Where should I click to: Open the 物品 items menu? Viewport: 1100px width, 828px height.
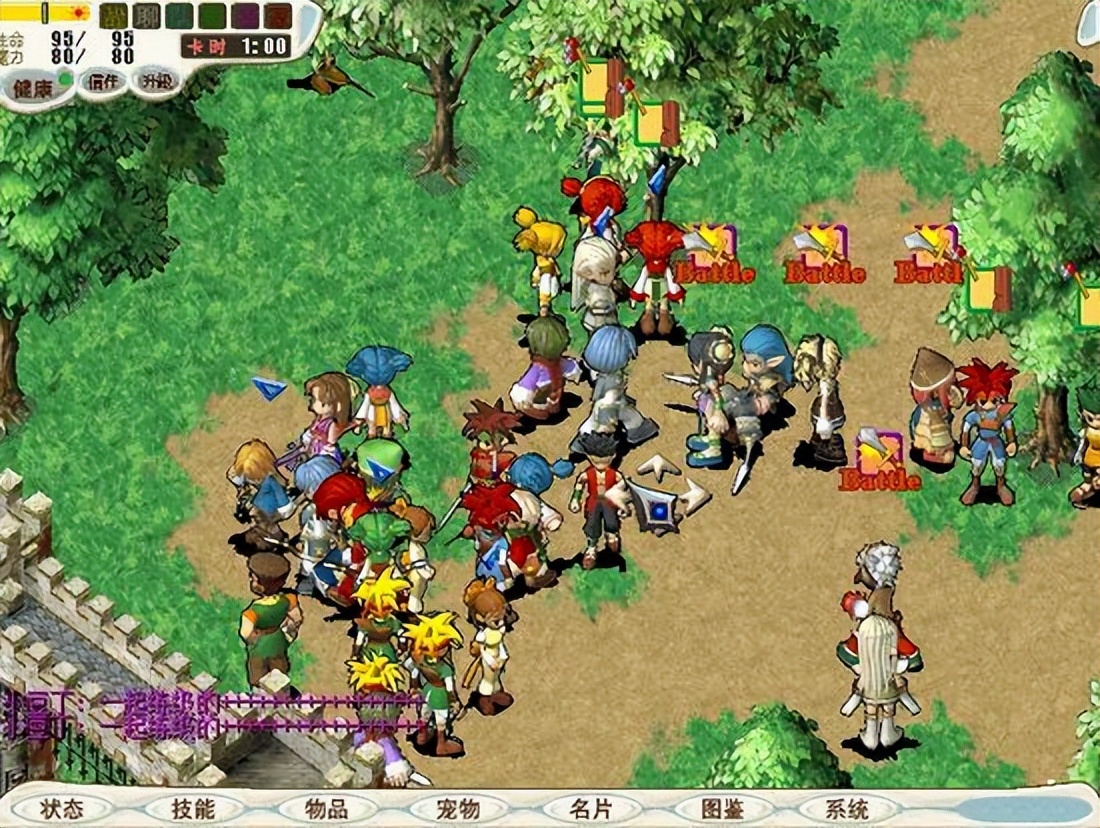tap(326, 808)
